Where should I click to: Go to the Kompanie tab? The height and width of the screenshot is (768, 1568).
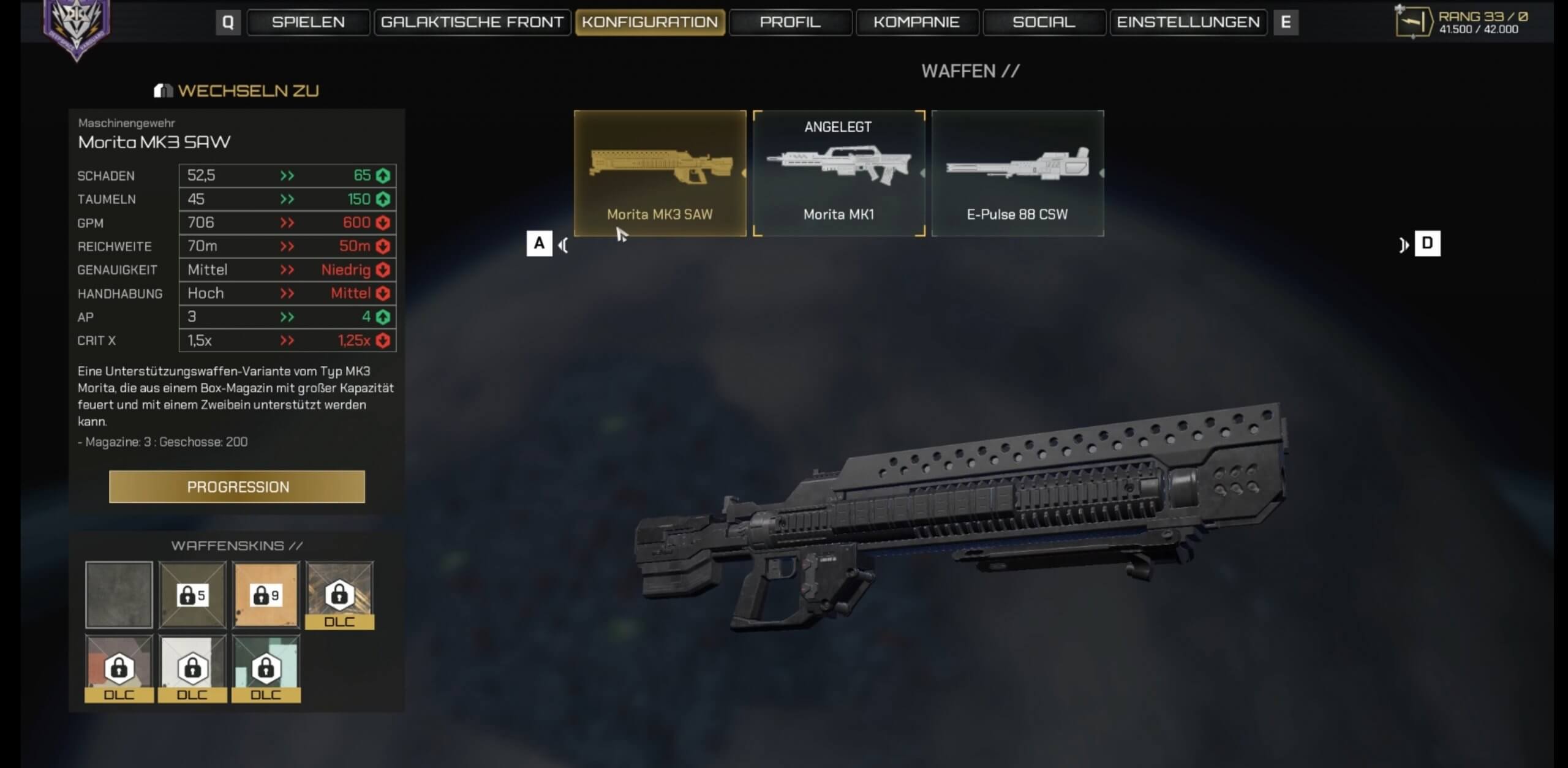coord(916,22)
